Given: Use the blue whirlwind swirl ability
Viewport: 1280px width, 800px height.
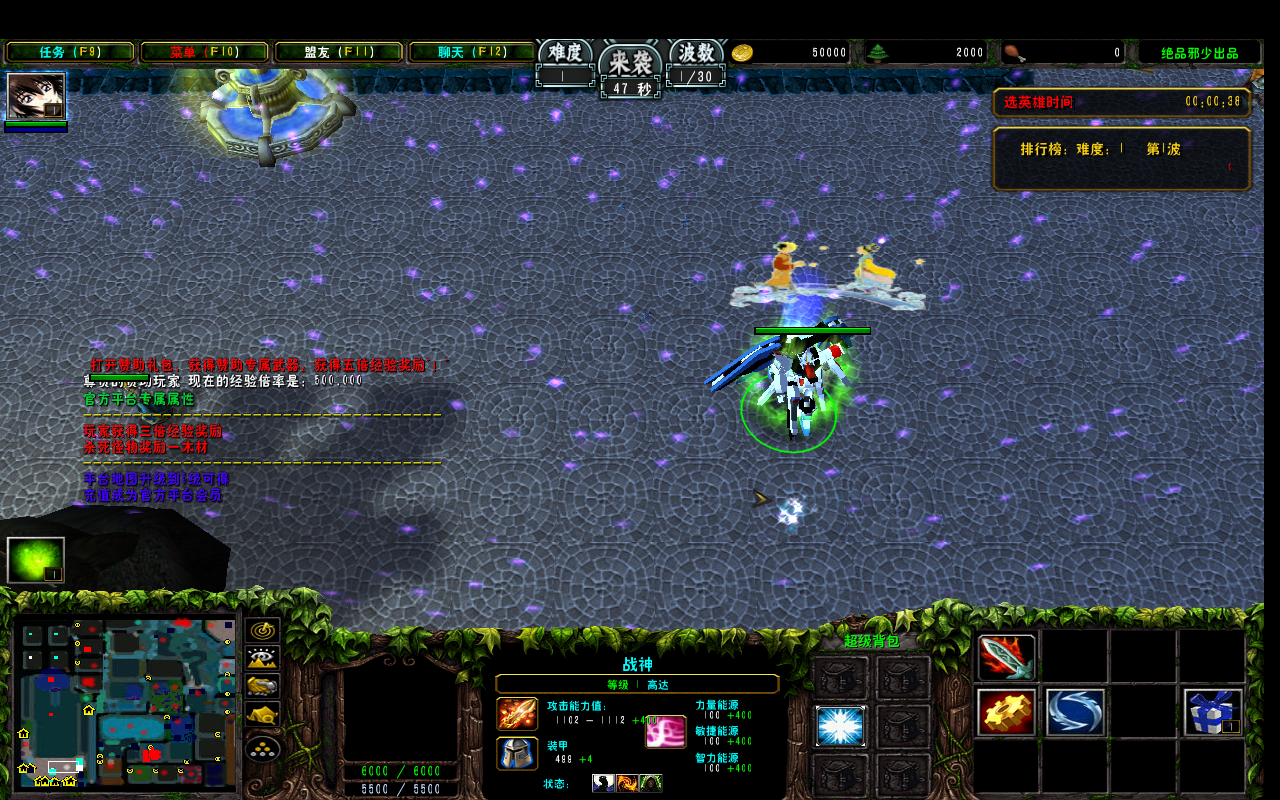Looking at the screenshot, I should (1075, 712).
